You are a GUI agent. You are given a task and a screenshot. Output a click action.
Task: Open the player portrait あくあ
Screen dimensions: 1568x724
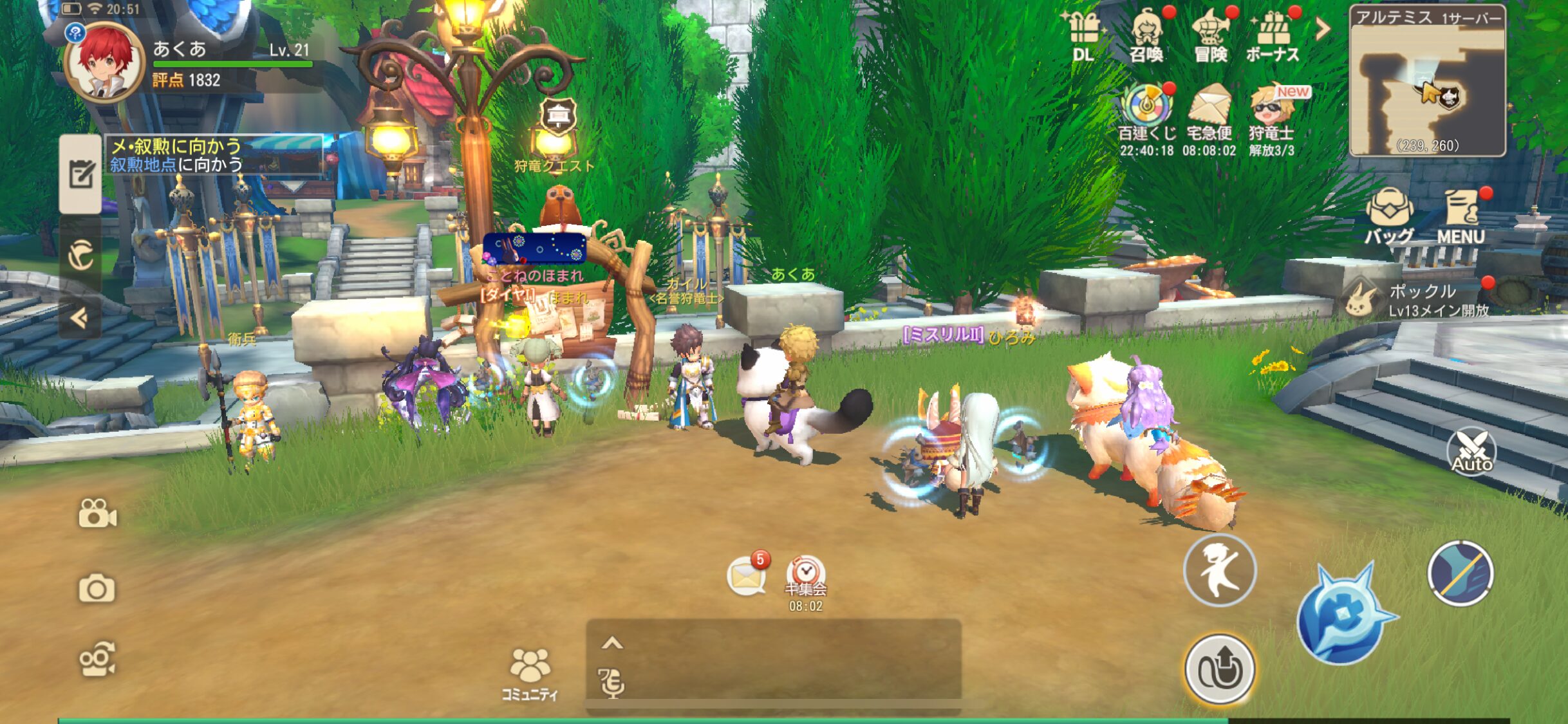click(104, 62)
